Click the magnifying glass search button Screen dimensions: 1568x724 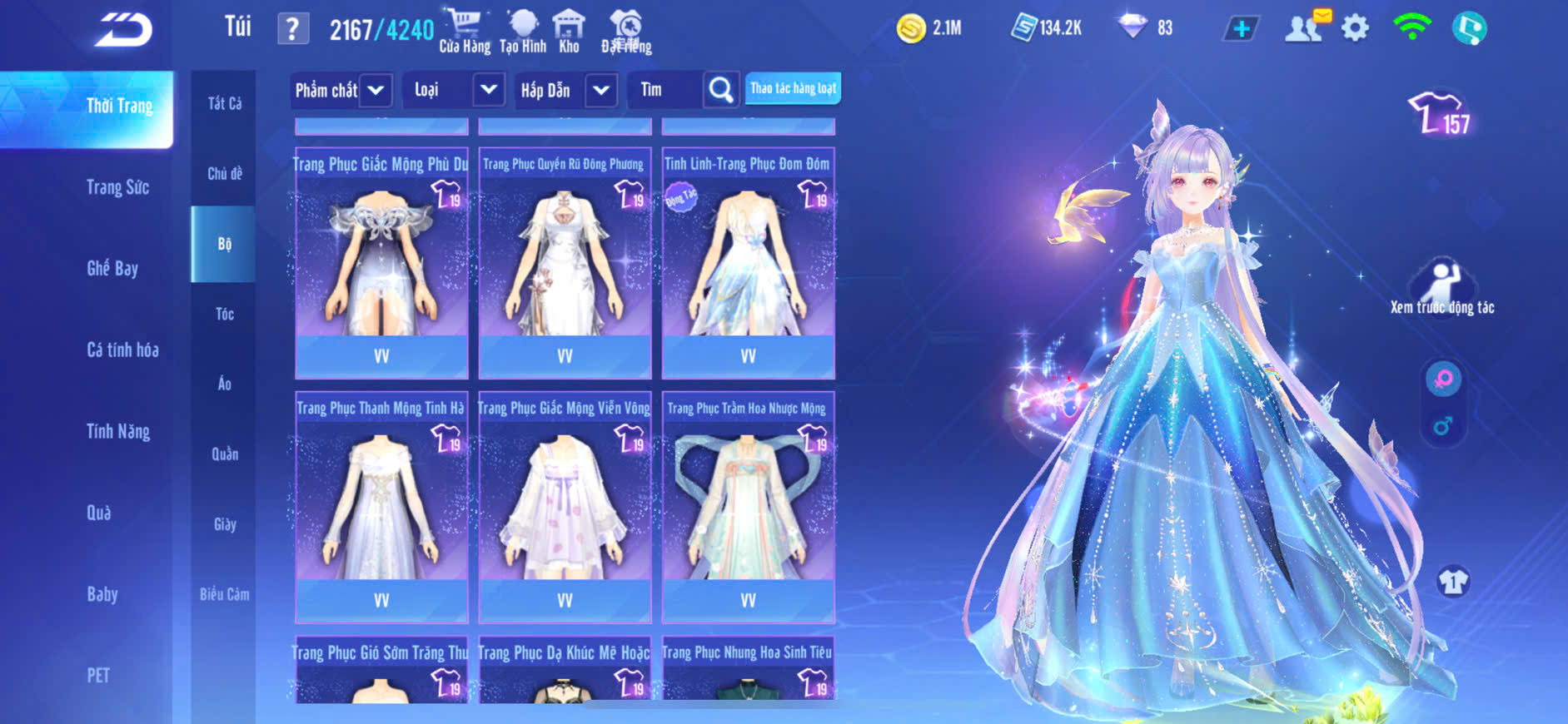pos(721,90)
